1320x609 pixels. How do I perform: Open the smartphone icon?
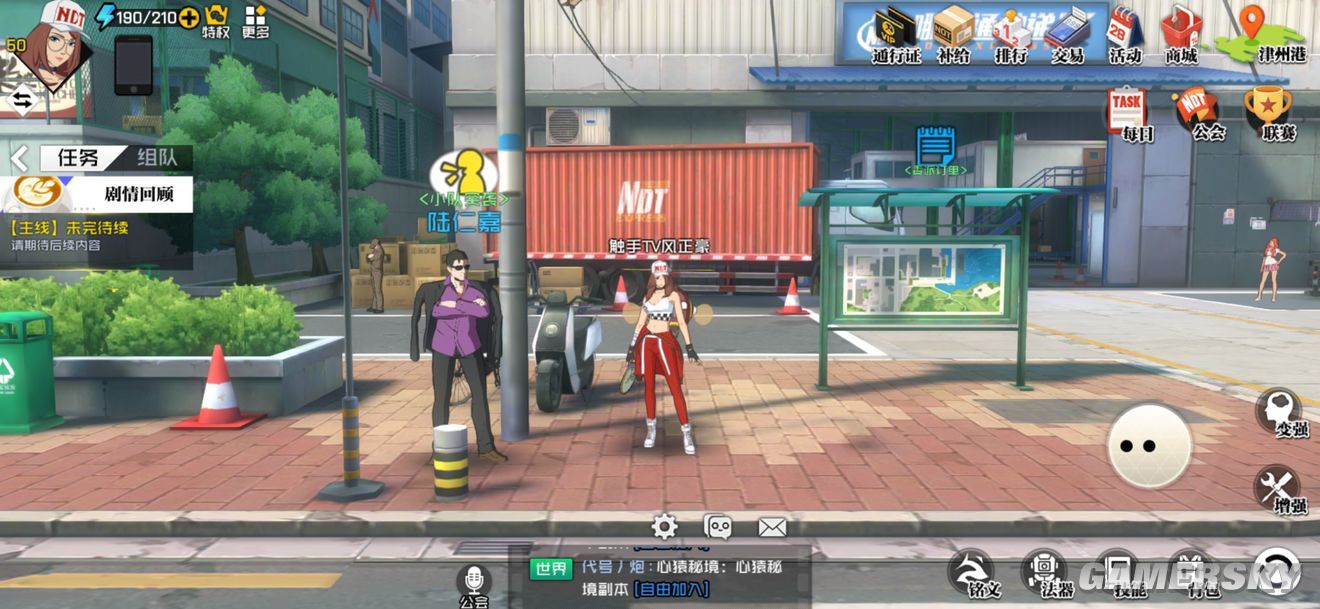click(x=133, y=65)
